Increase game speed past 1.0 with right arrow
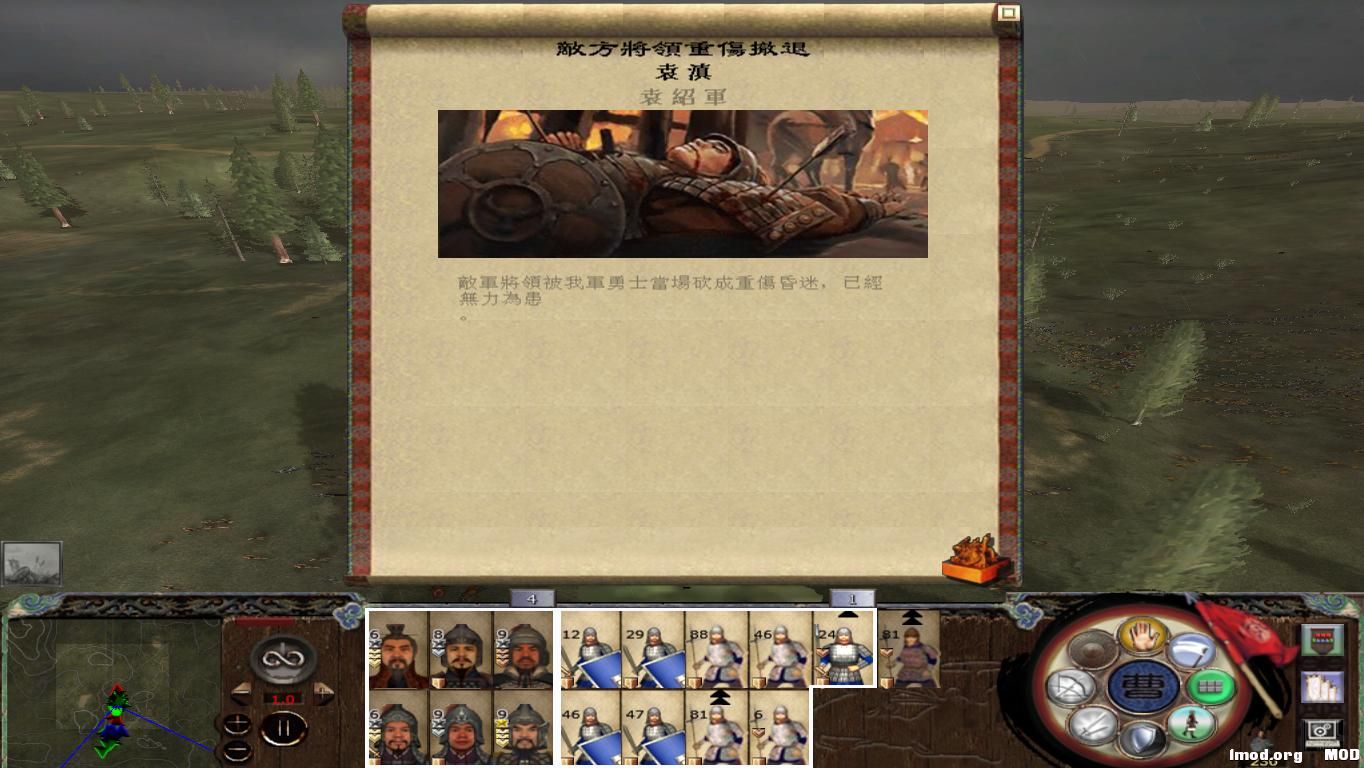The height and width of the screenshot is (768, 1364). click(x=323, y=692)
